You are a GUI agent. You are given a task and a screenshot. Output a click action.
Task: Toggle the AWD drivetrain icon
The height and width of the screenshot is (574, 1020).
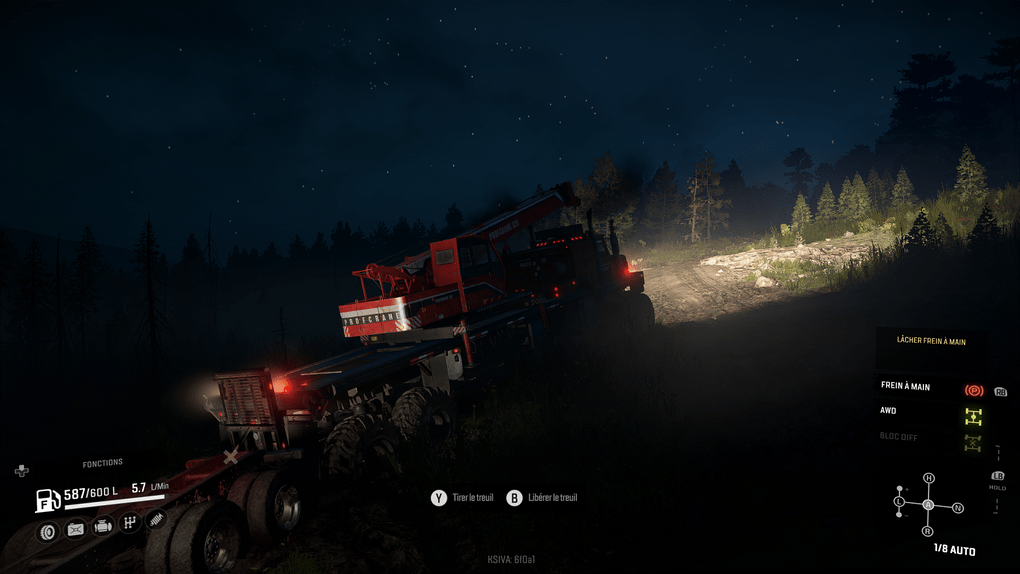(973, 416)
